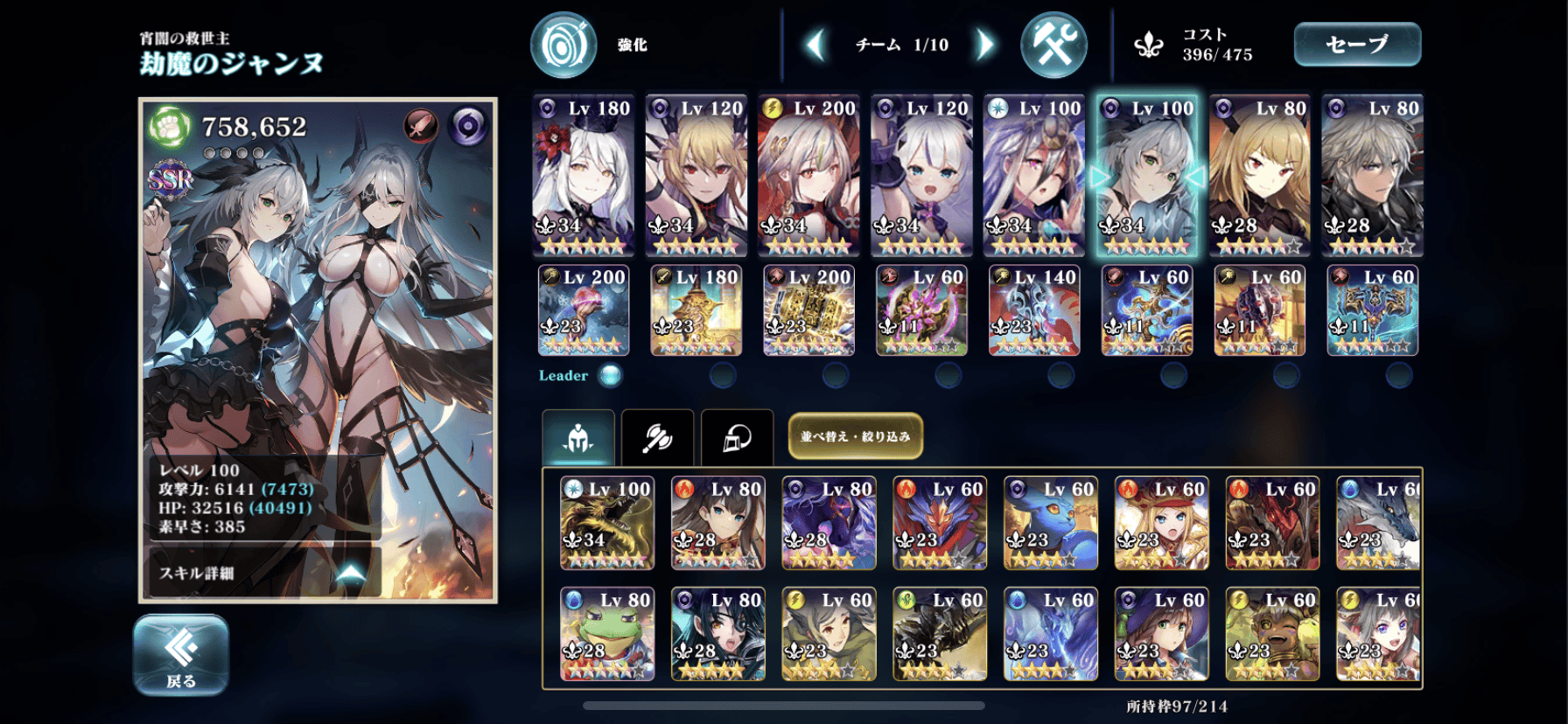
Task: Switch to the weapon axe tab
Action: coord(657,436)
